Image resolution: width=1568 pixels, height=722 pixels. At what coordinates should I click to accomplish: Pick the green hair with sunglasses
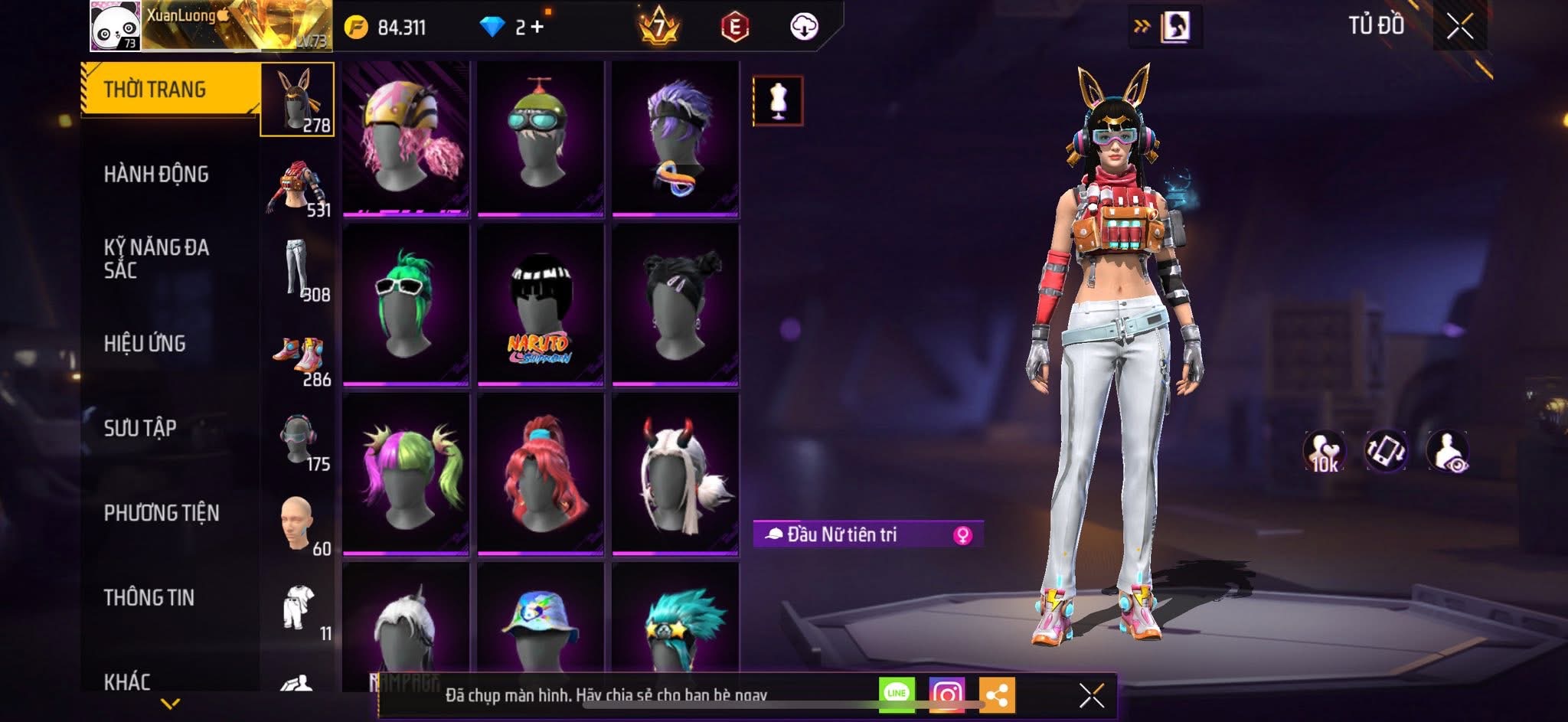[406, 305]
